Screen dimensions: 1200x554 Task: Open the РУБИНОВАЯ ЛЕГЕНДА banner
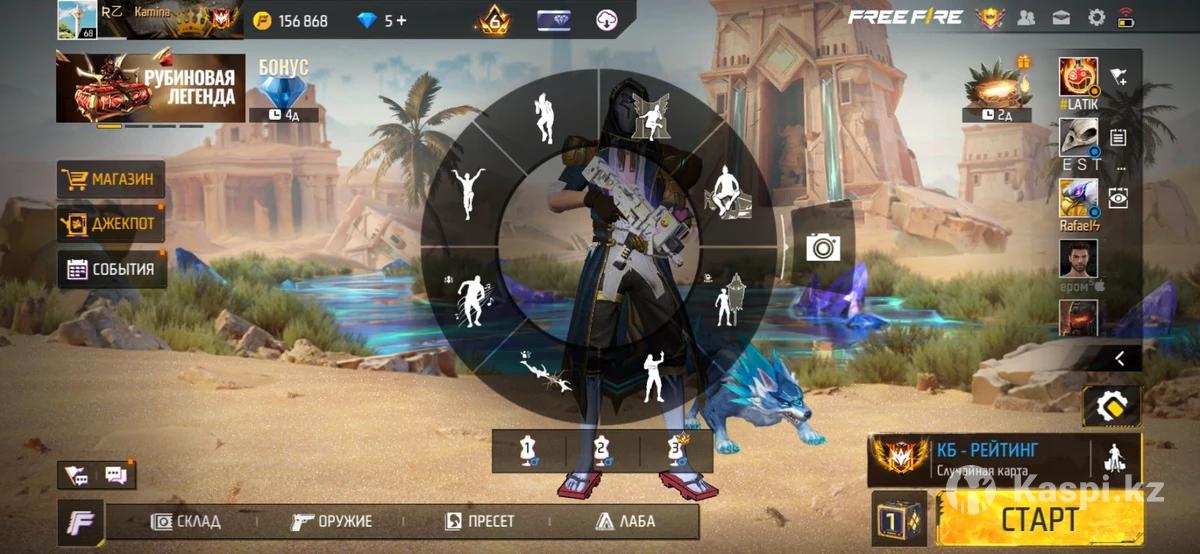pyautogui.click(x=150, y=89)
